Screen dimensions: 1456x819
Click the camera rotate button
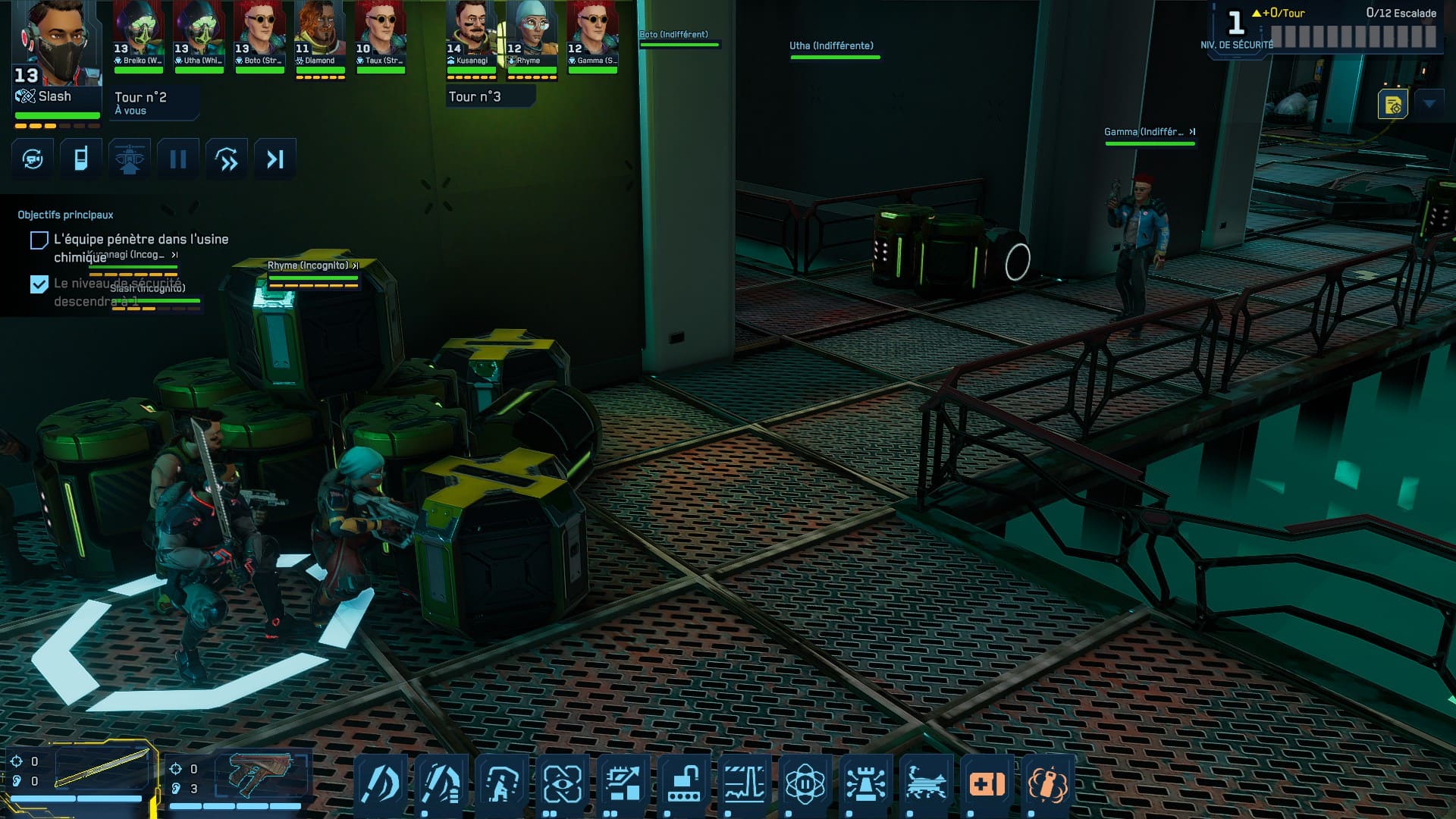[x=33, y=159]
